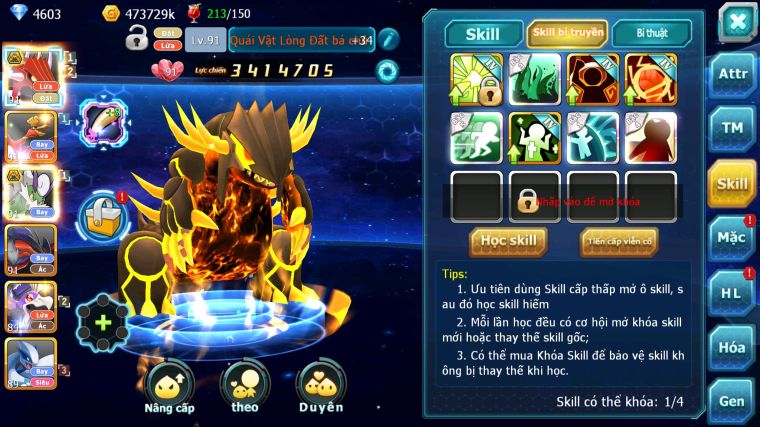Select the bottom white bird pet portrait

[x=30, y=364]
